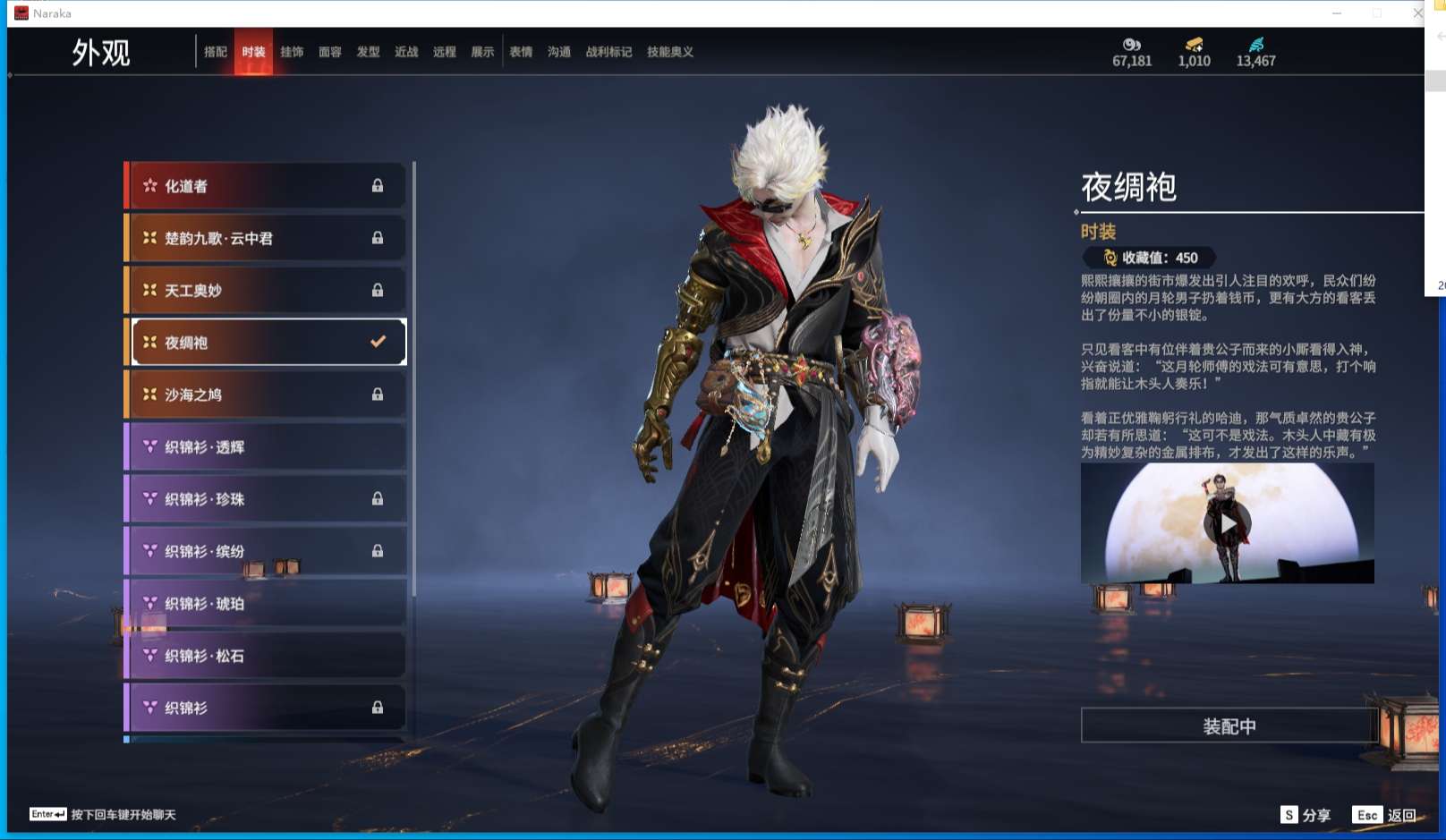Viewport: 1446px width, 840px height.
Task: Choose the 楚韵九歌·云中君 outfit
Action: pos(265,238)
